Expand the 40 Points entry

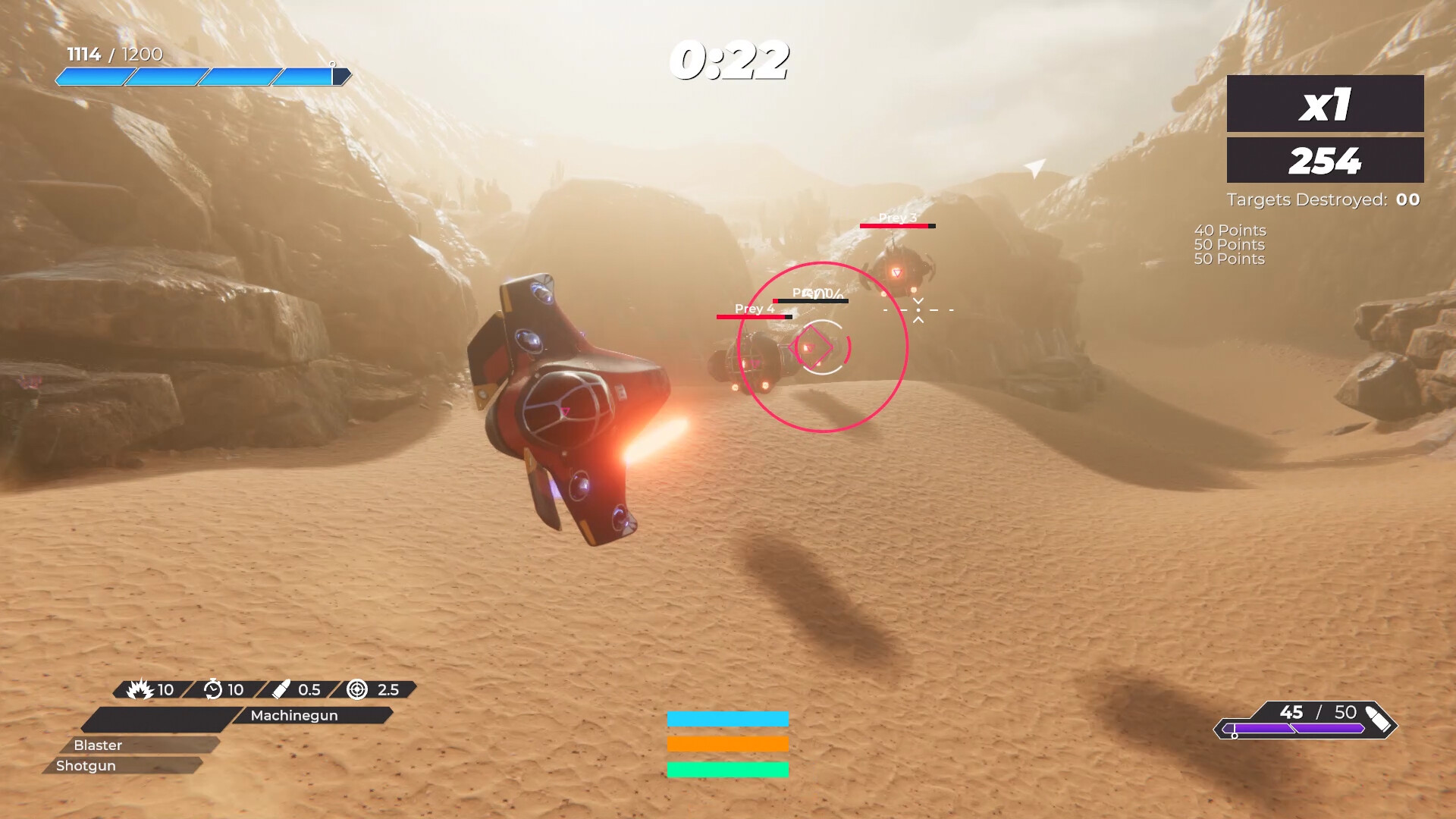point(1229,230)
